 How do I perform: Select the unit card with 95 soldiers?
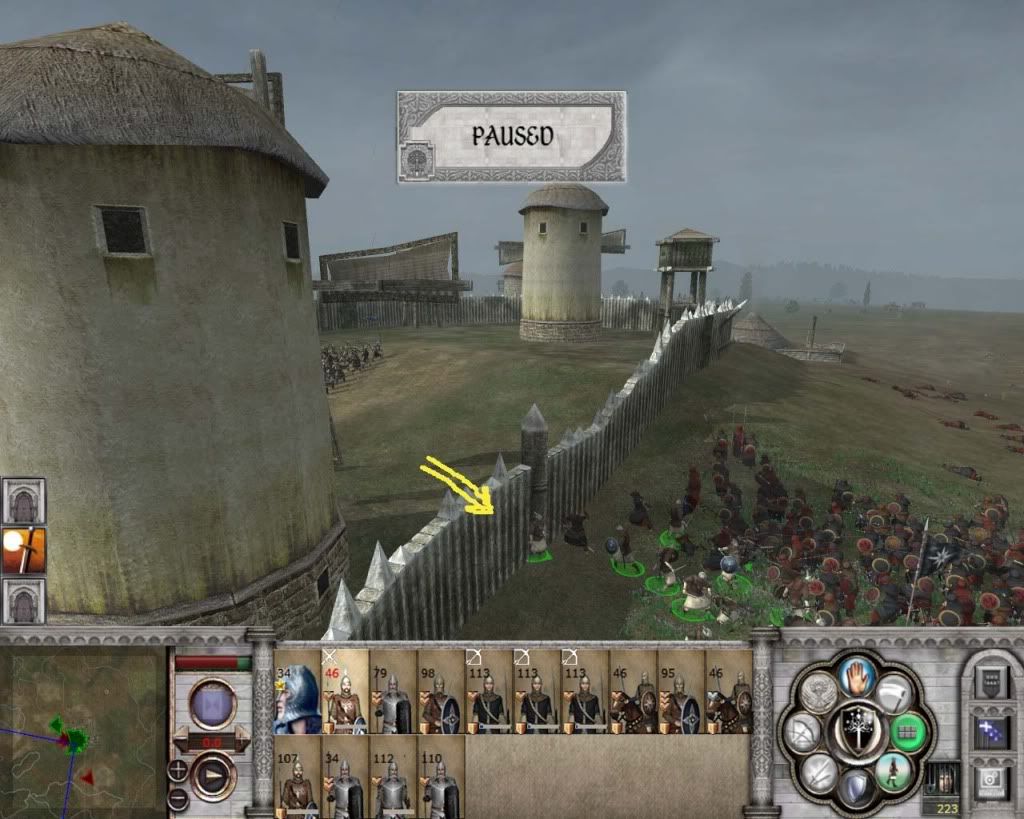tap(681, 692)
